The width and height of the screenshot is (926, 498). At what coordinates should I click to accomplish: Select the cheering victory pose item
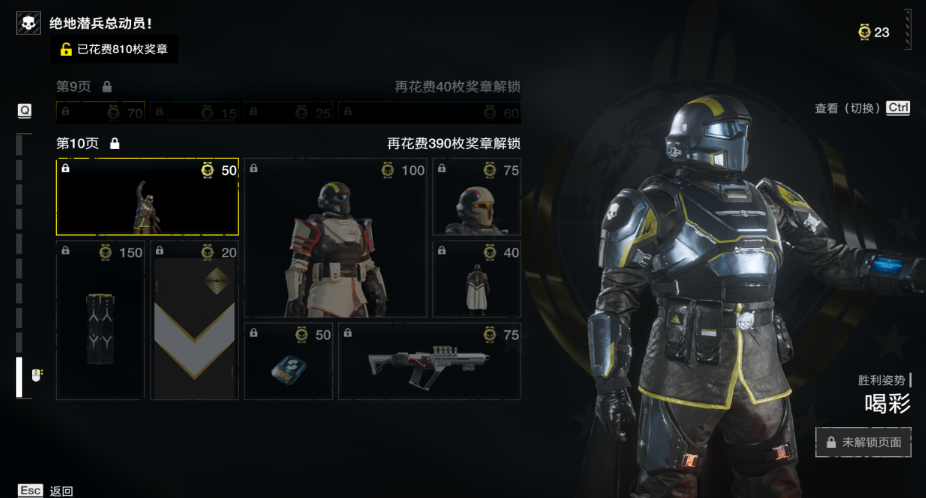pyautogui.click(x=147, y=197)
